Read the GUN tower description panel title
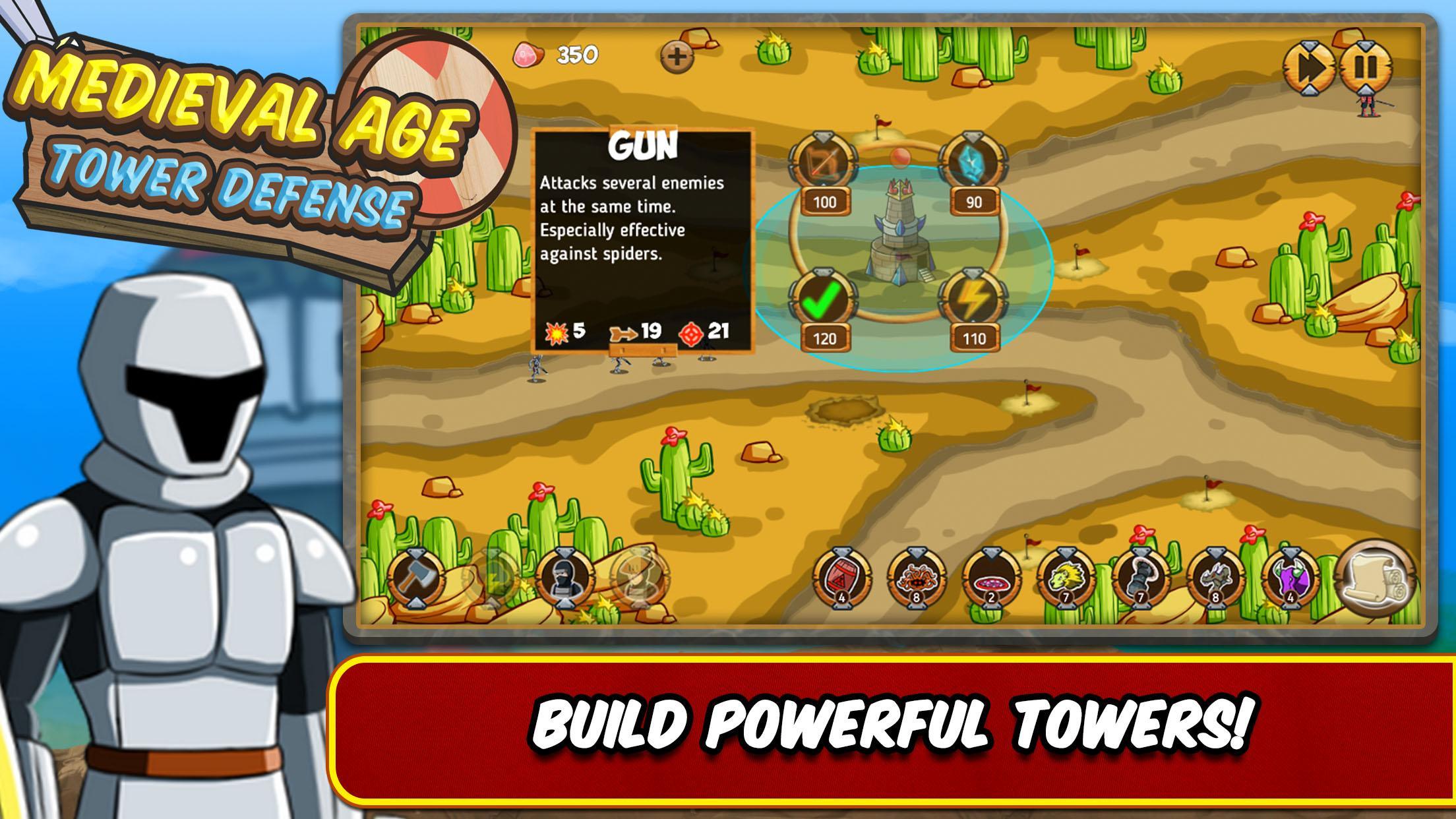 tap(643, 145)
